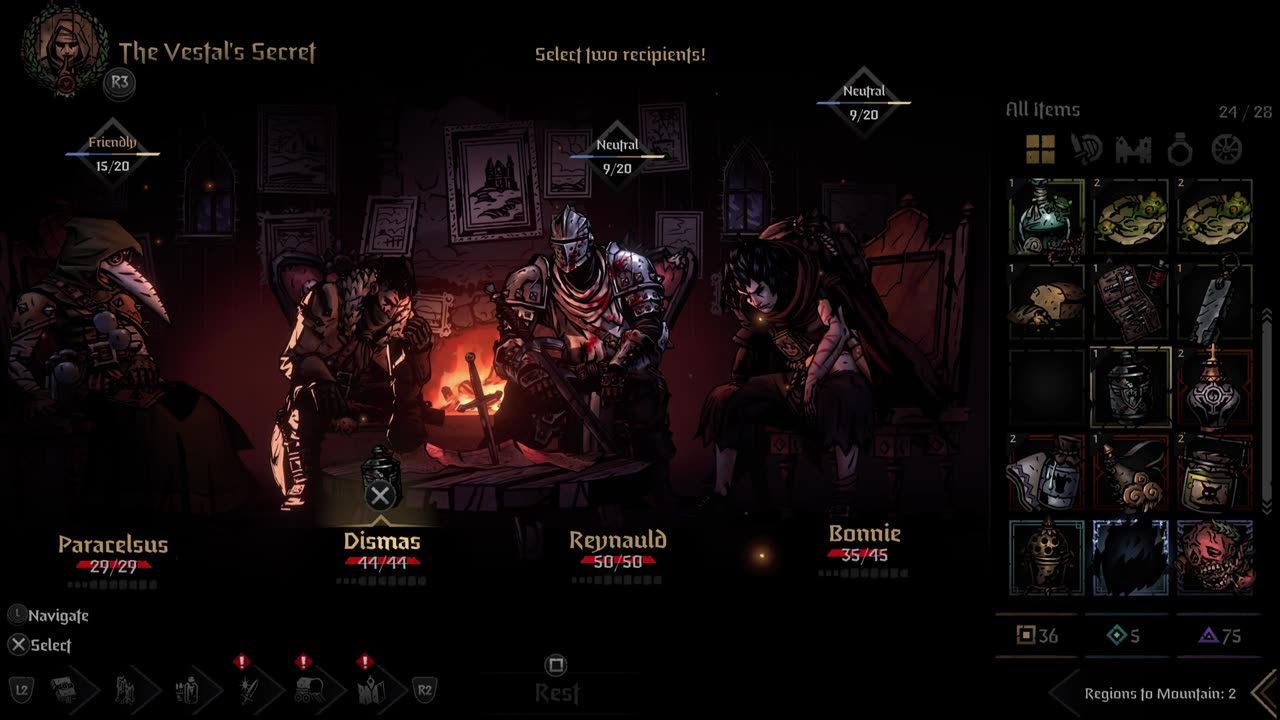
Task: Open the trinkets ring tab
Action: tap(1180, 151)
